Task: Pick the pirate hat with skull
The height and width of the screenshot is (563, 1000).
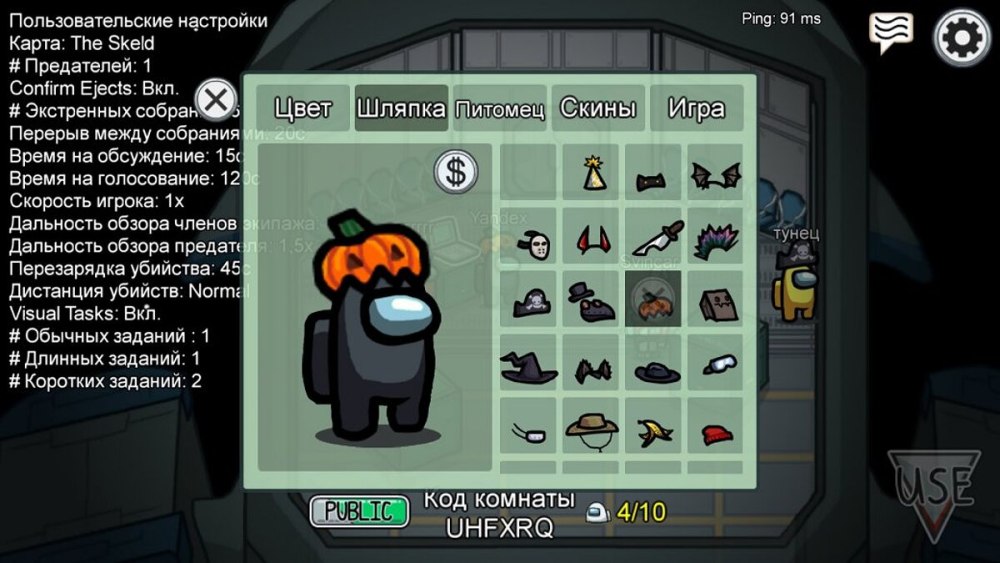Action: [x=530, y=301]
